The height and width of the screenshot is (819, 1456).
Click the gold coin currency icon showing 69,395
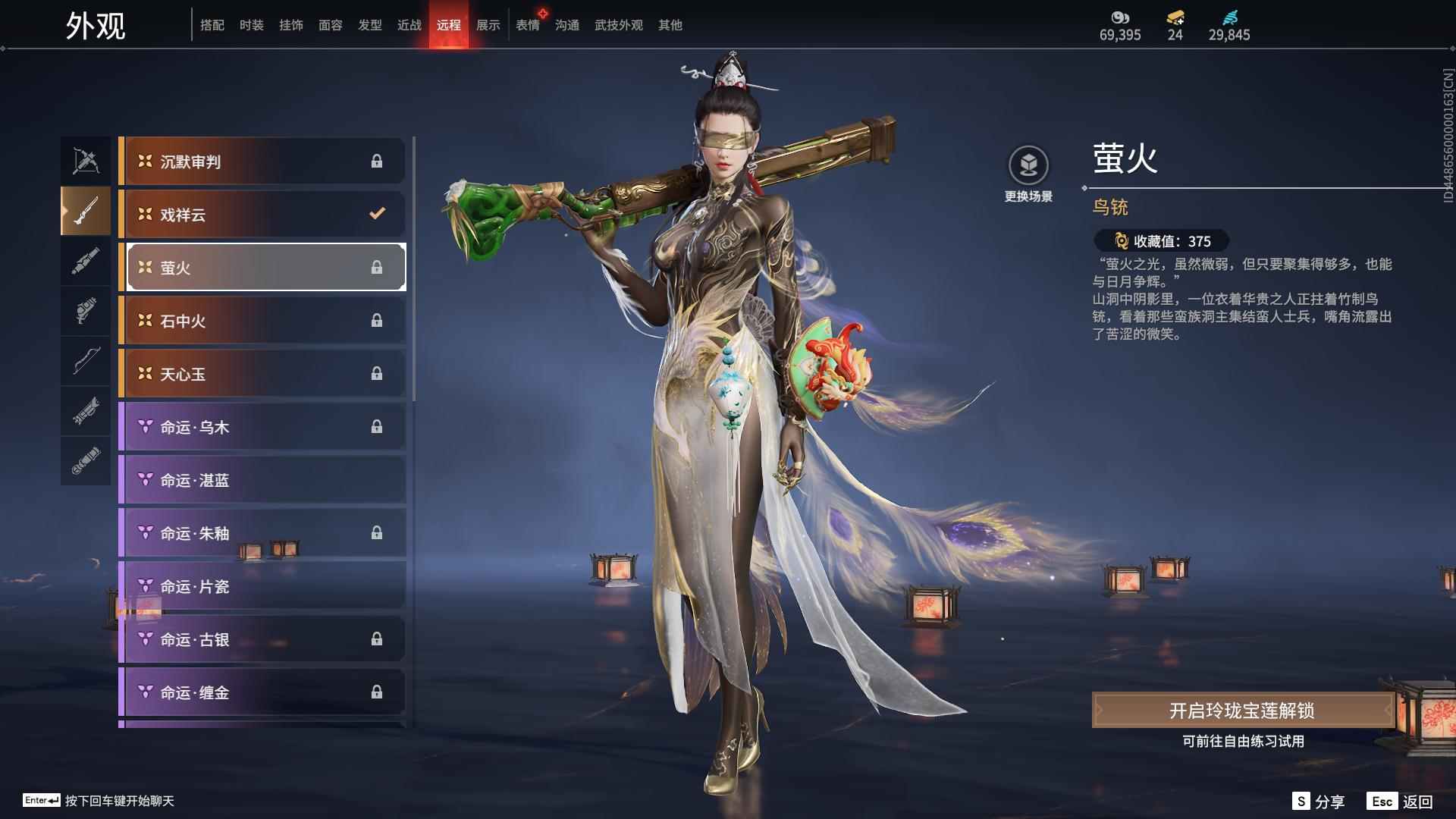click(x=1119, y=17)
